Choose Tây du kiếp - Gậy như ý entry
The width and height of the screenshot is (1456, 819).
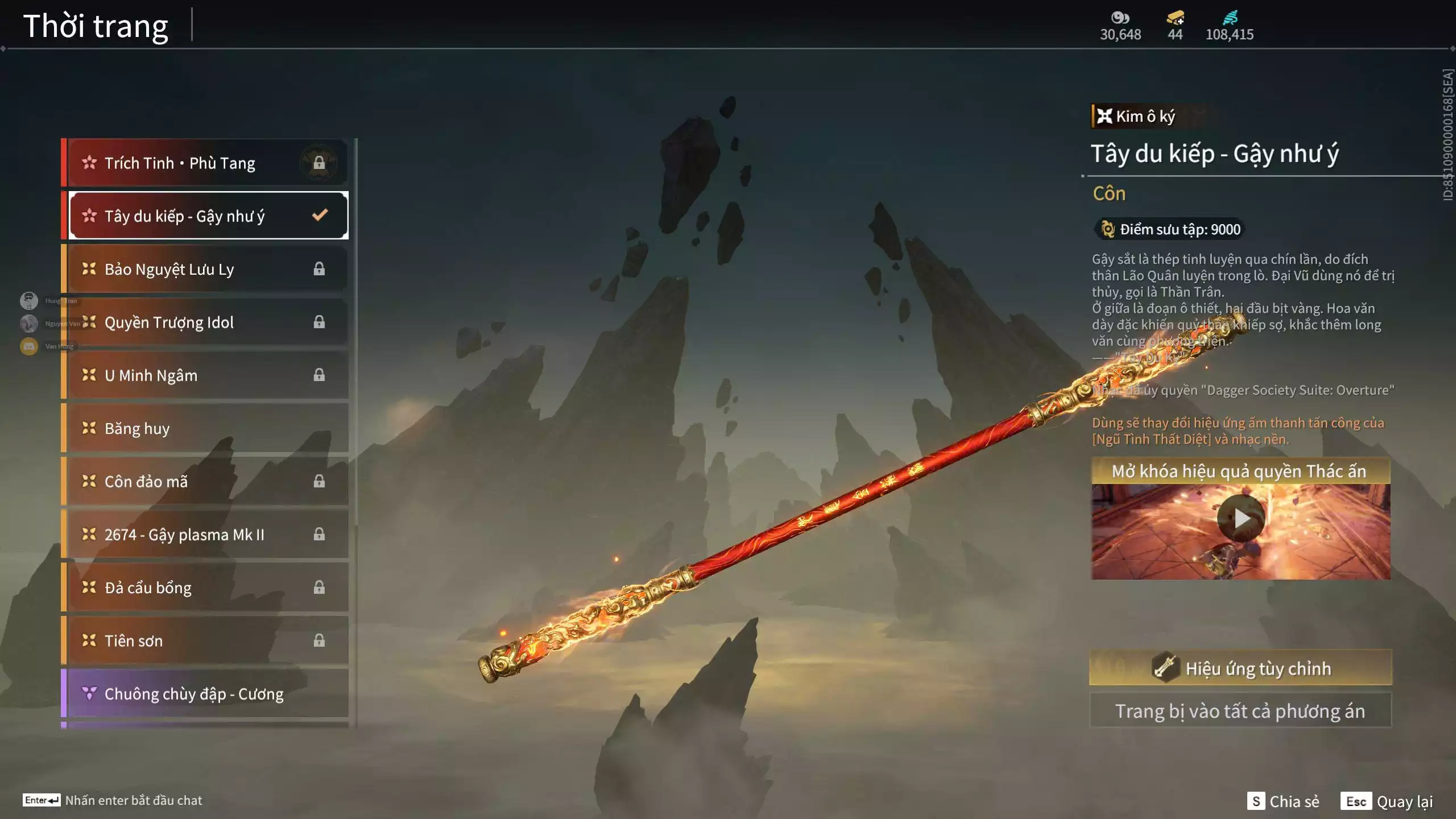205,216
